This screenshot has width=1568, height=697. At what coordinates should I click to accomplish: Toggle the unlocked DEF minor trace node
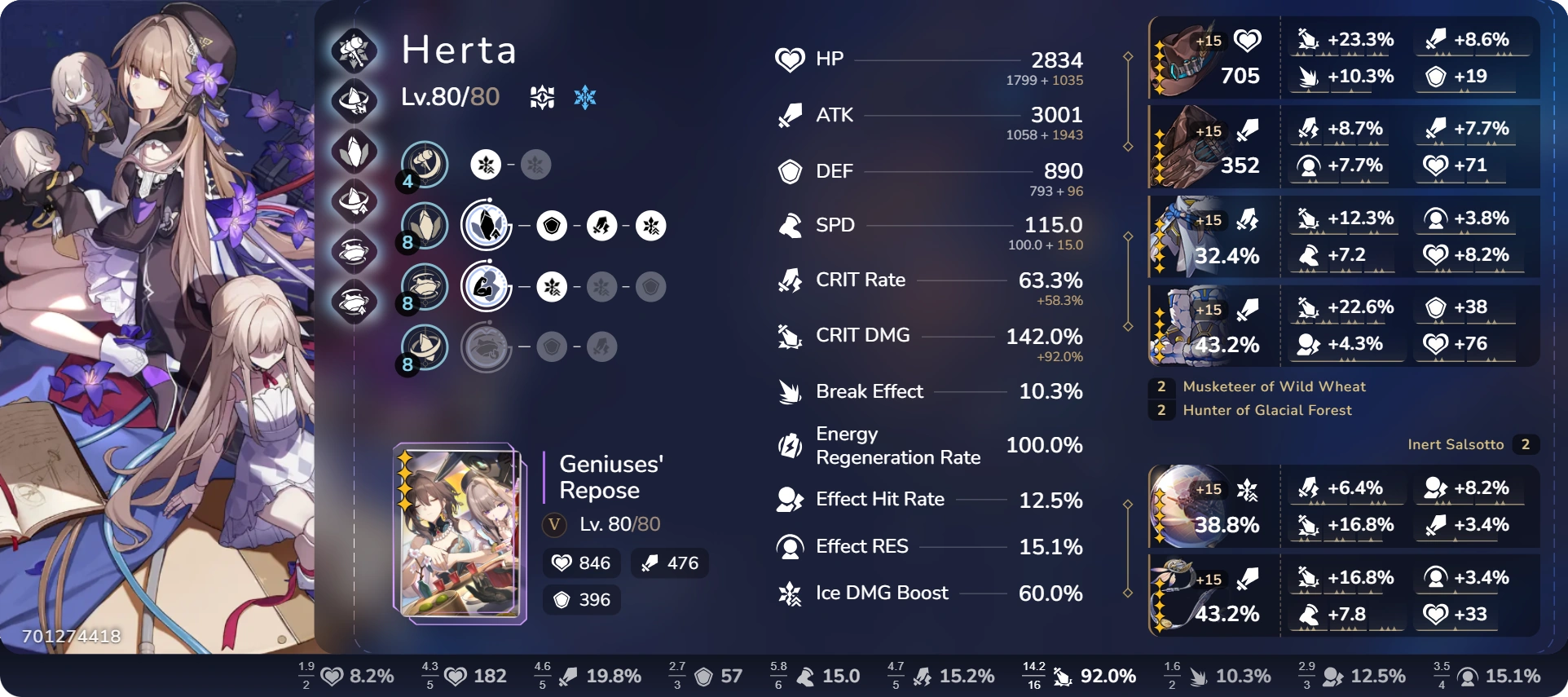click(x=550, y=227)
